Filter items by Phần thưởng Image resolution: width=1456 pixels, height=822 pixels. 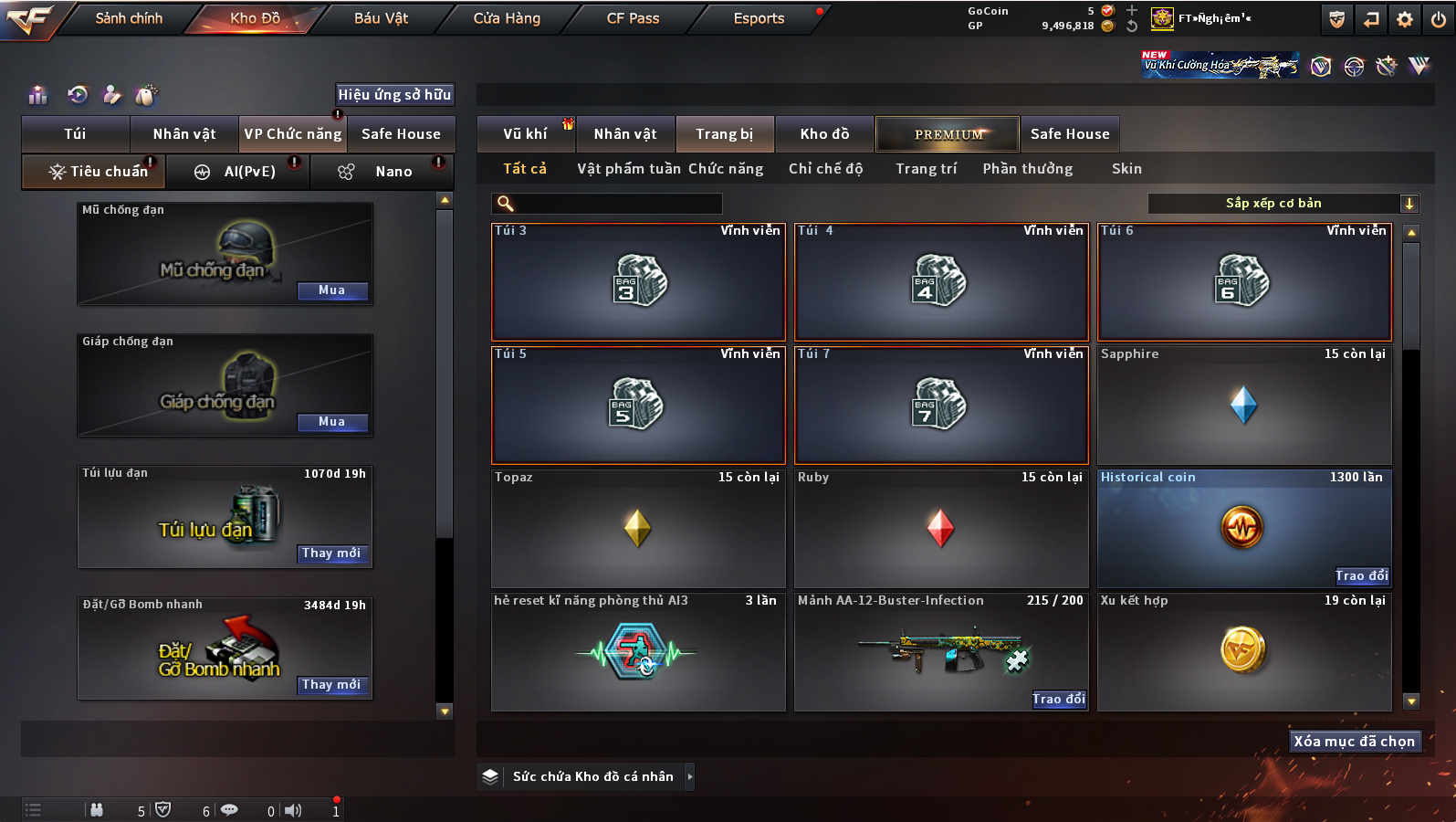coord(1027,169)
